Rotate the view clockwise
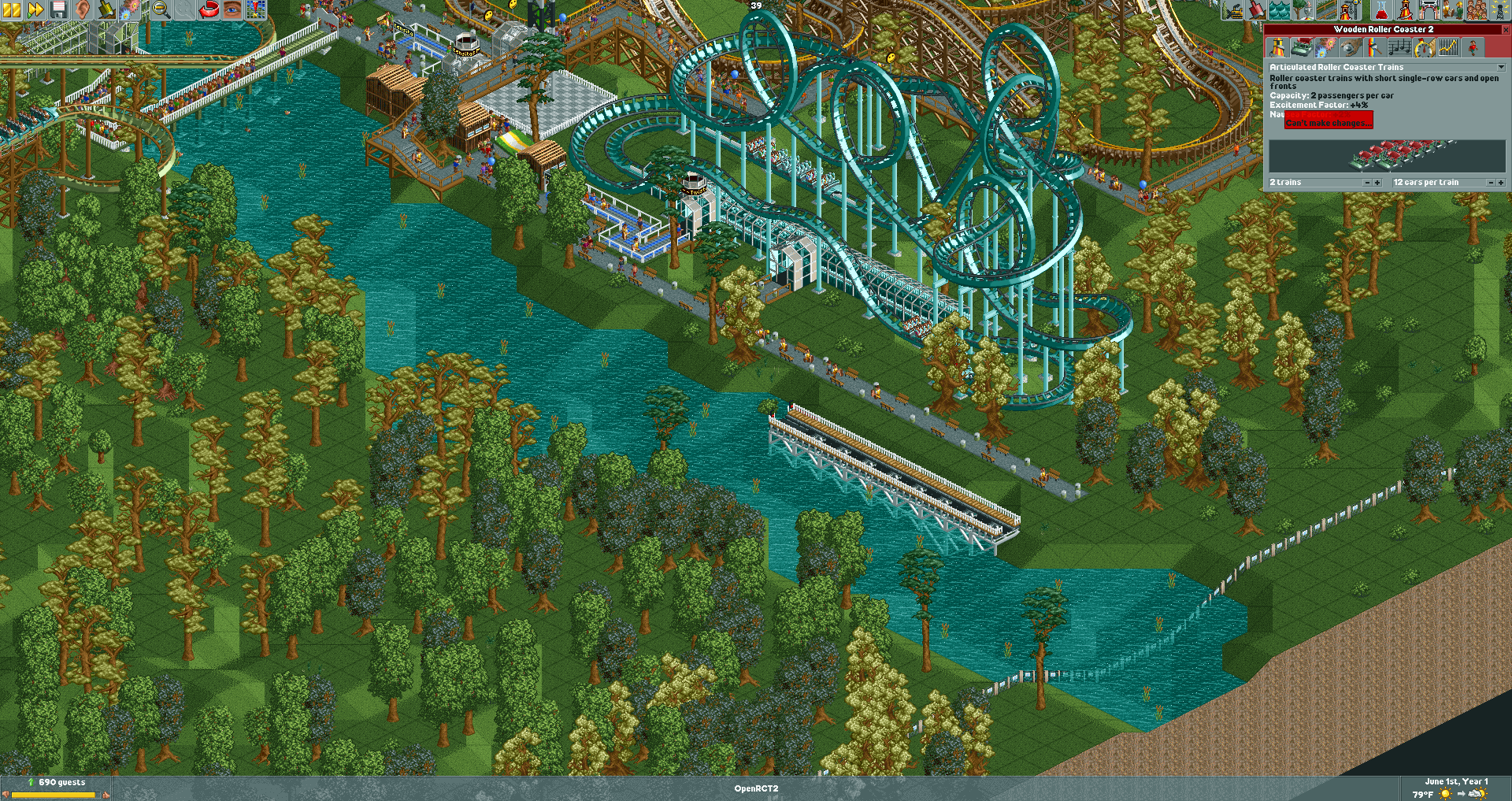 [209, 10]
